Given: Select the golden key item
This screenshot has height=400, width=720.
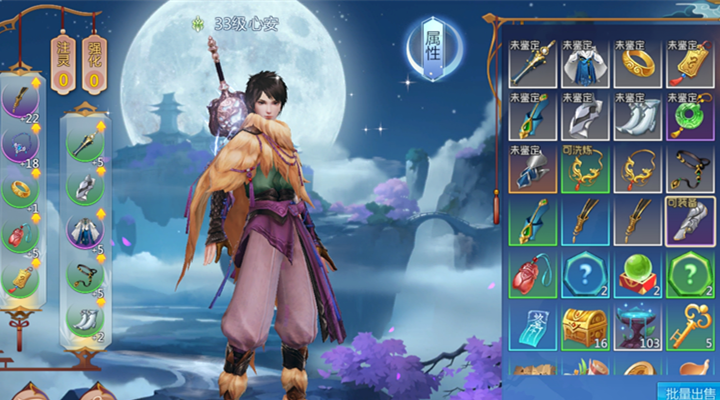Looking at the screenshot, I should click(689, 324).
